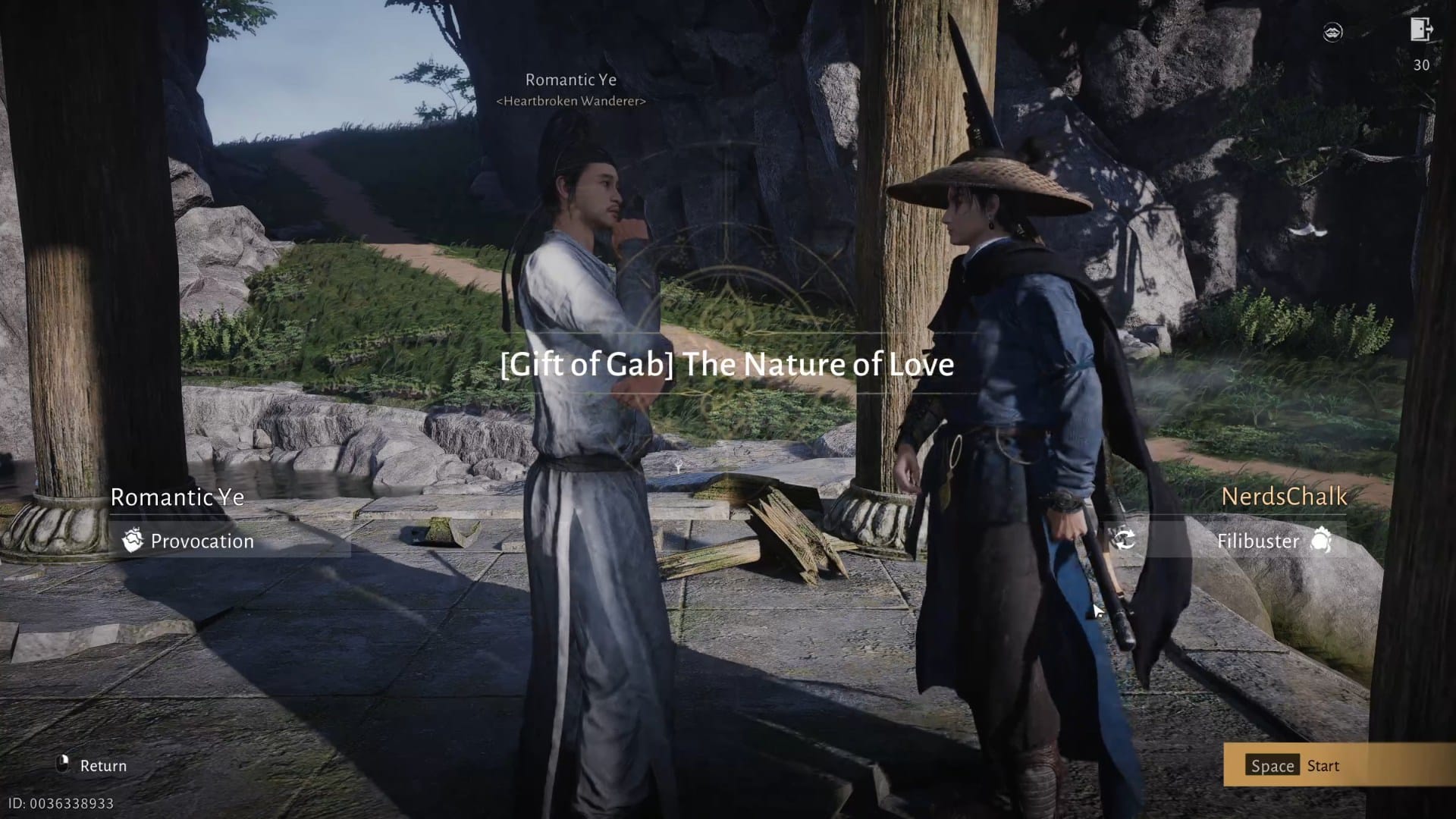Image resolution: width=1456 pixels, height=819 pixels.
Task: Toggle the Provocation stance for Romantic Ye
Action: (202, 541)
